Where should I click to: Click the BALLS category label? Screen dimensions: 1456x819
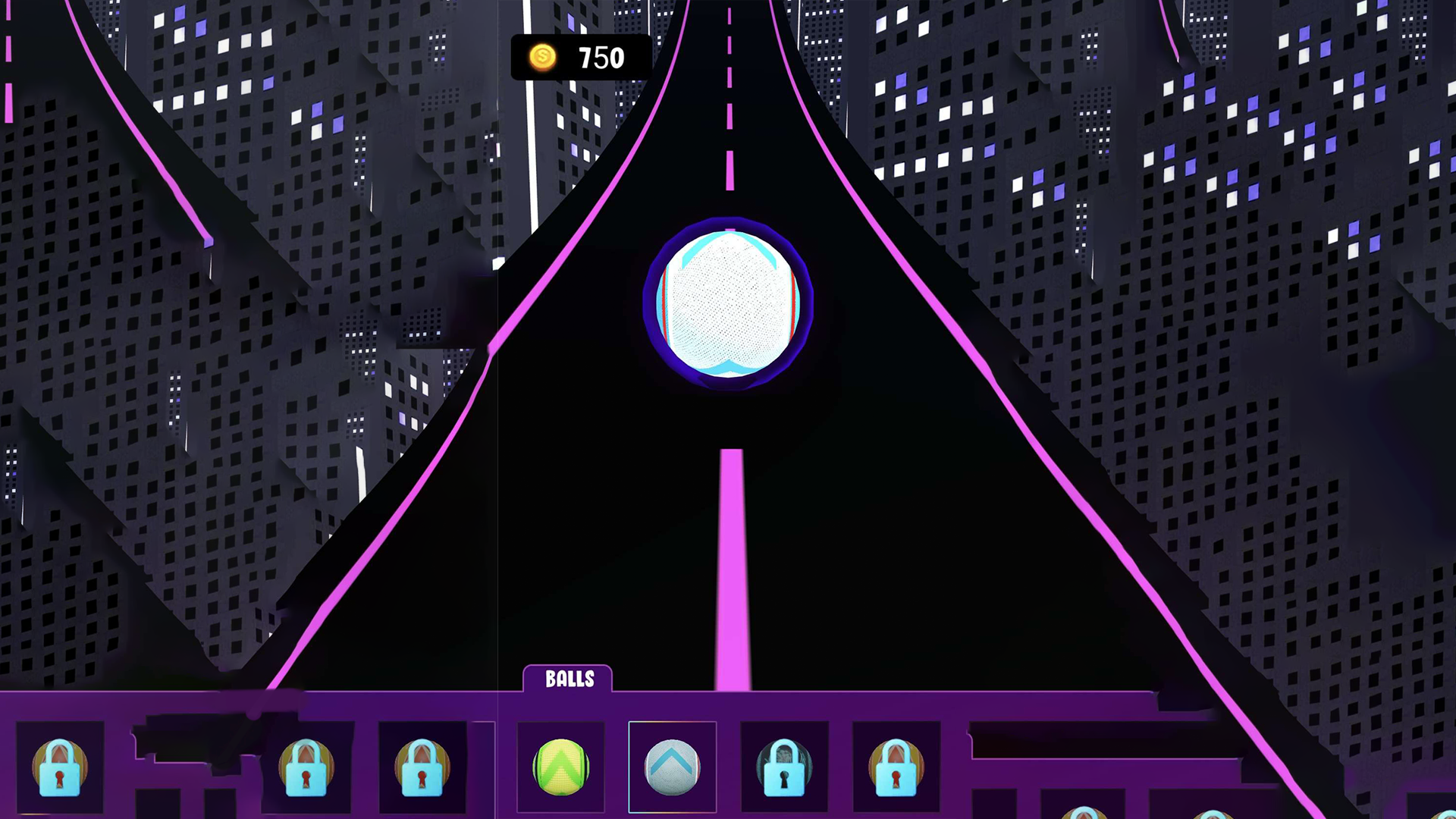click(570, 679)
